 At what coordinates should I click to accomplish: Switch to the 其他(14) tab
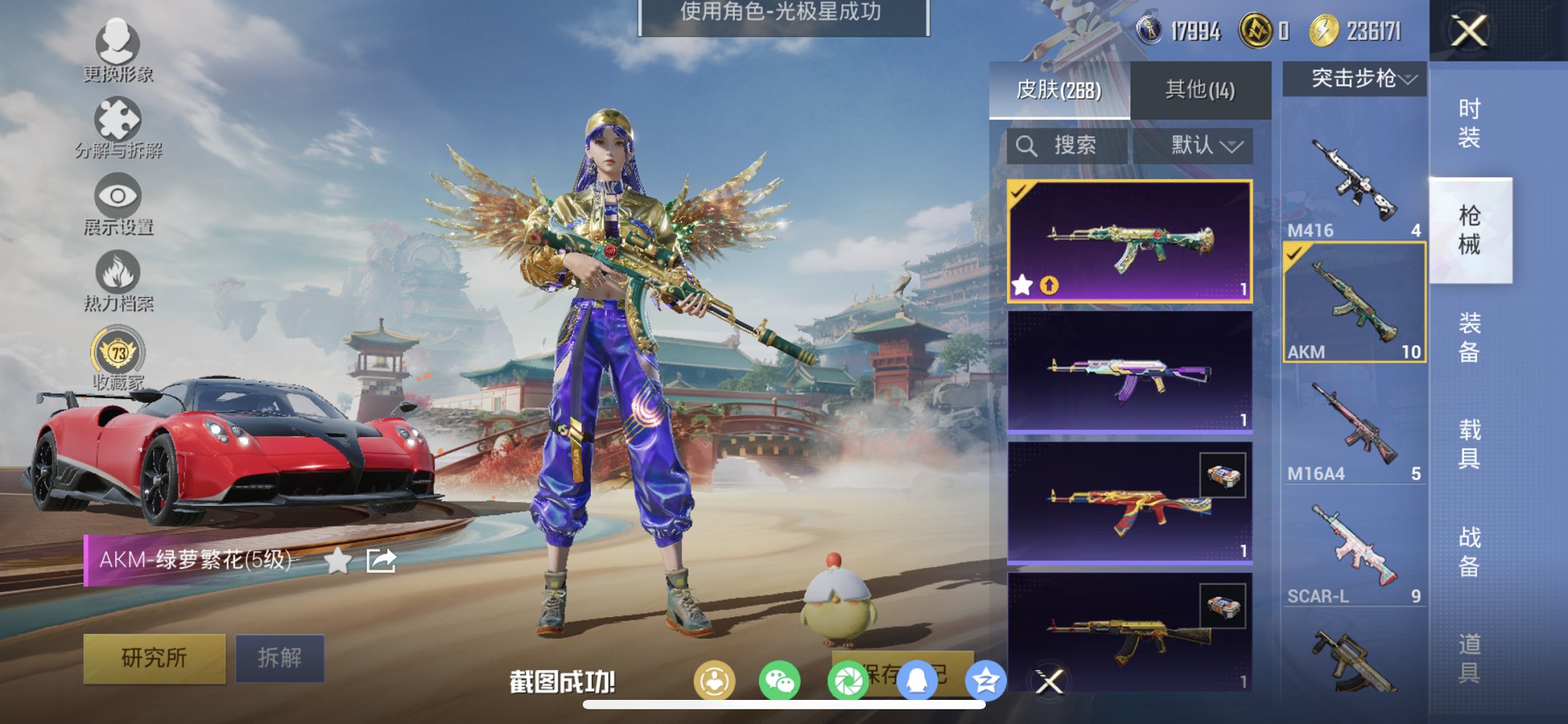tap(1199, 89)
